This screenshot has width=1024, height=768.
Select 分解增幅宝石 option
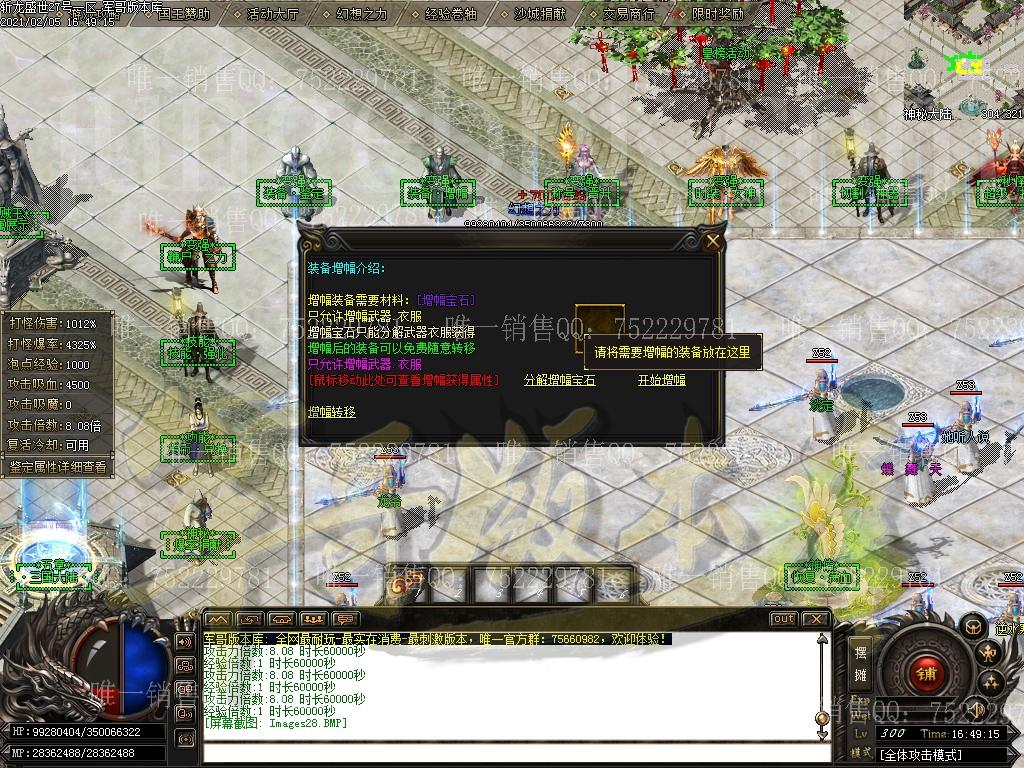coord(559,380)
